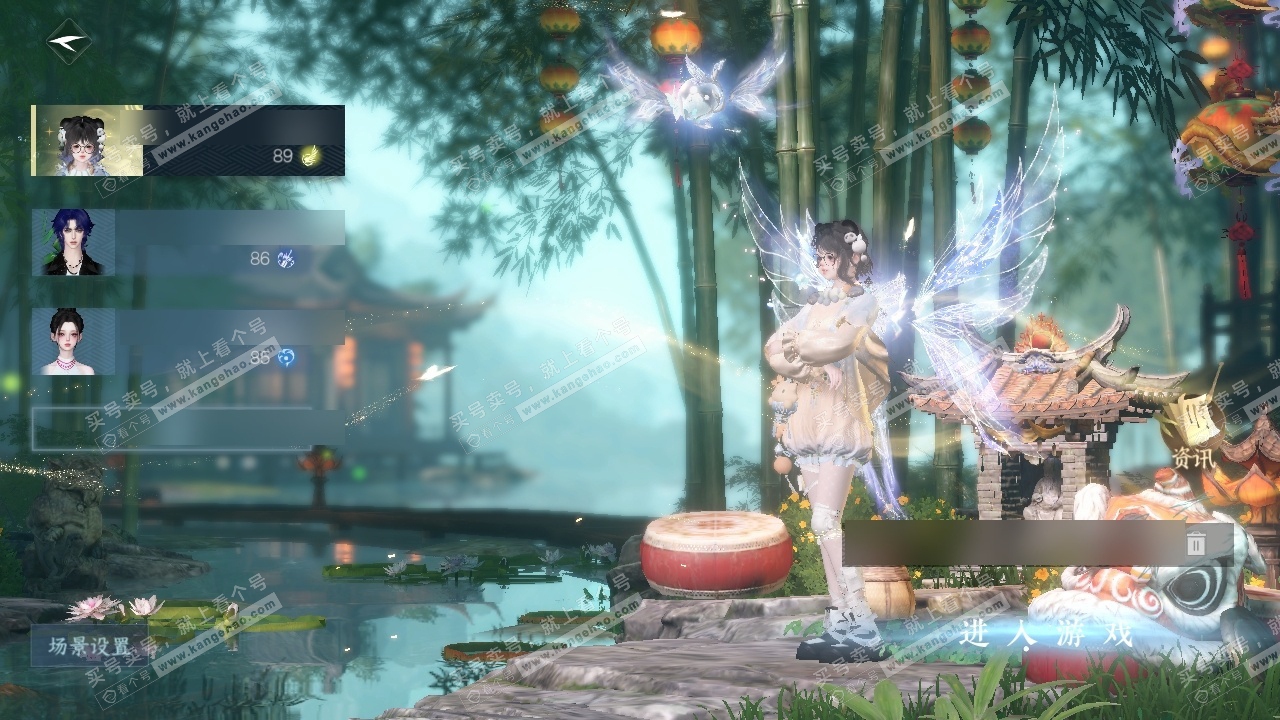
Task: Choose the blue-haired level 86 character
Action: point(188,242)
